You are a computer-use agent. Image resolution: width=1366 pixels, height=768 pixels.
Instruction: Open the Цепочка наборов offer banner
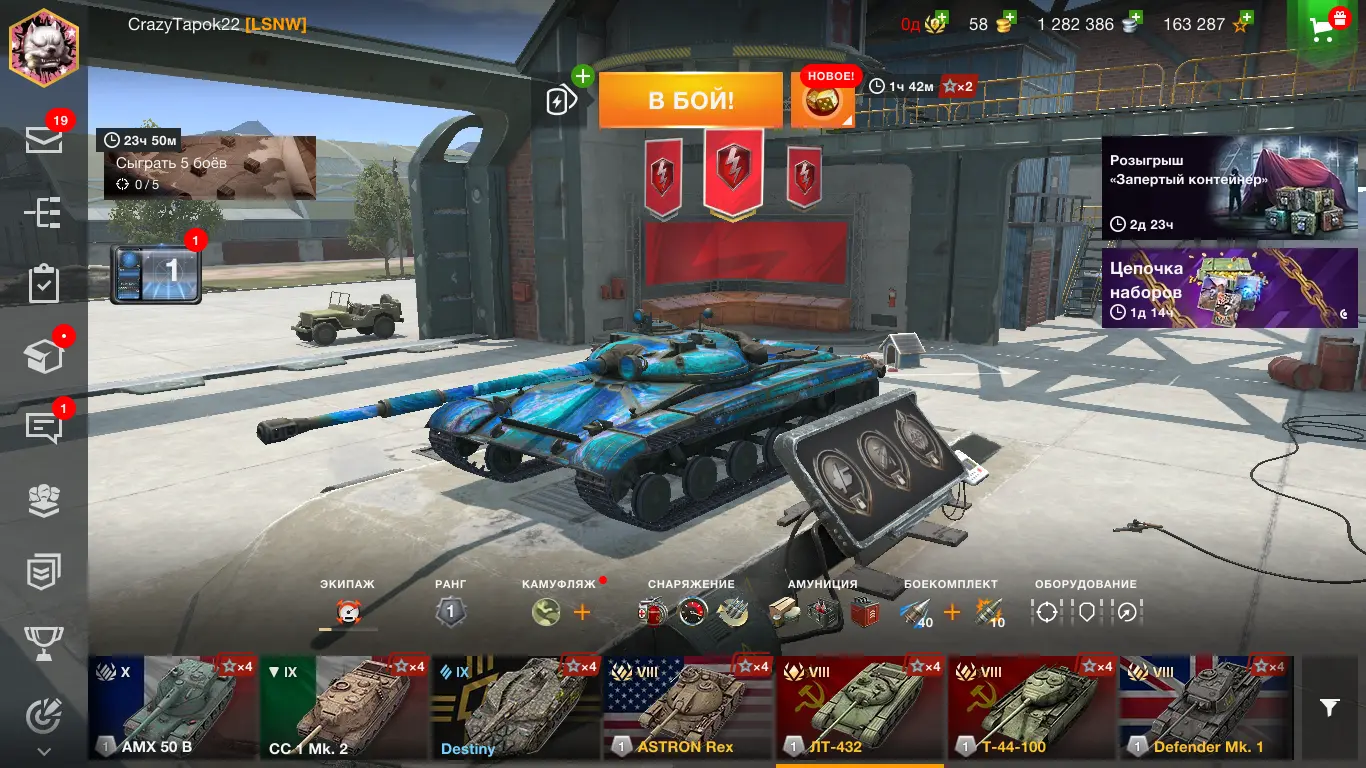tap(1229, 288)
